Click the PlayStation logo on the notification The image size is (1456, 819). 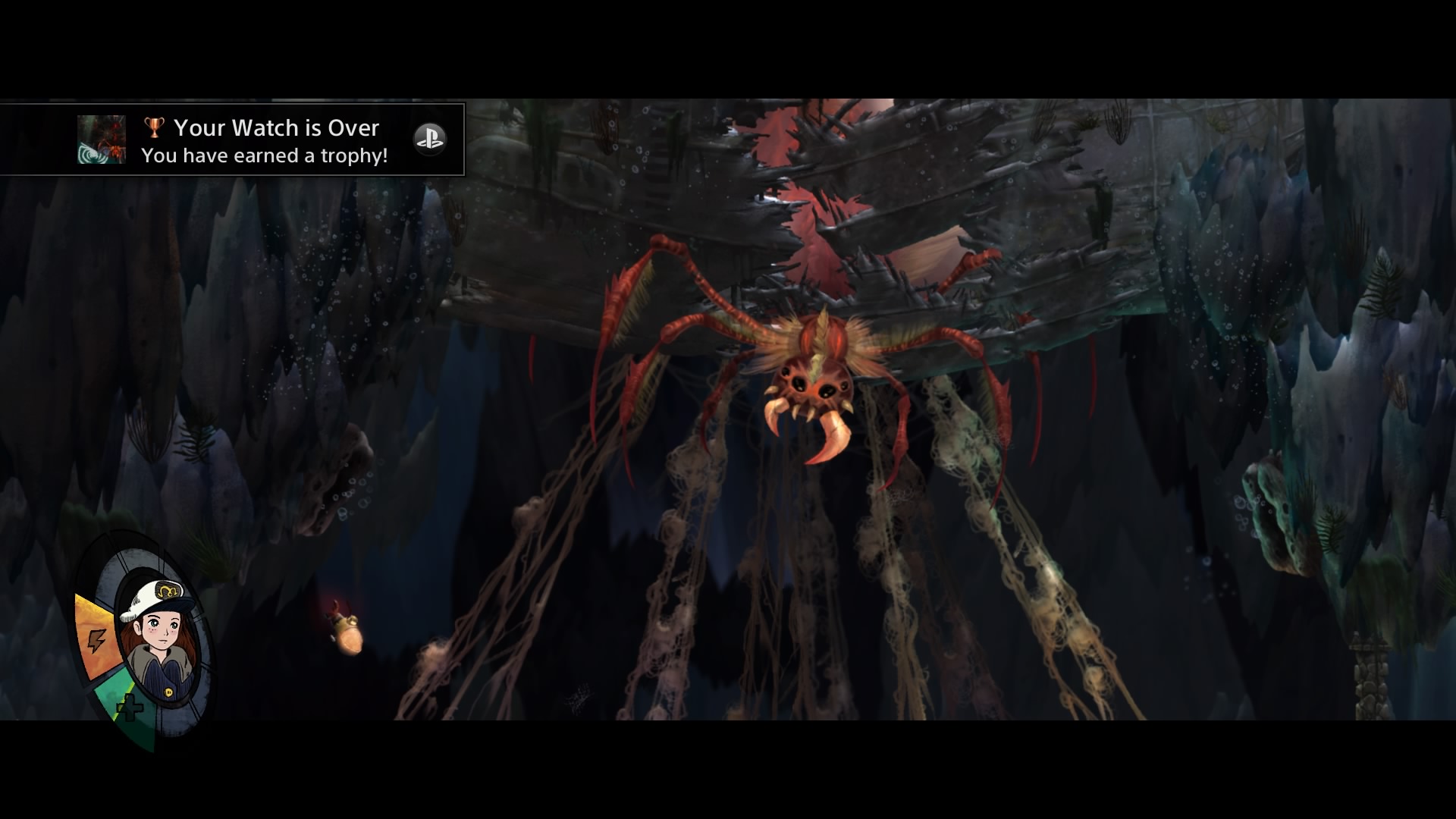[429, 140]
